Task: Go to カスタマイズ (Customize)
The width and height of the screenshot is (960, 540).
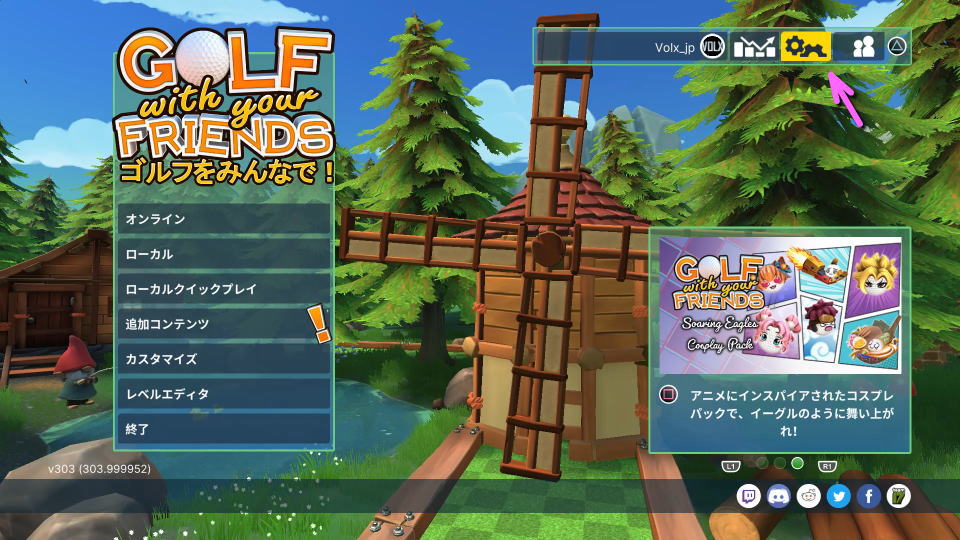Action: [223, 359]
